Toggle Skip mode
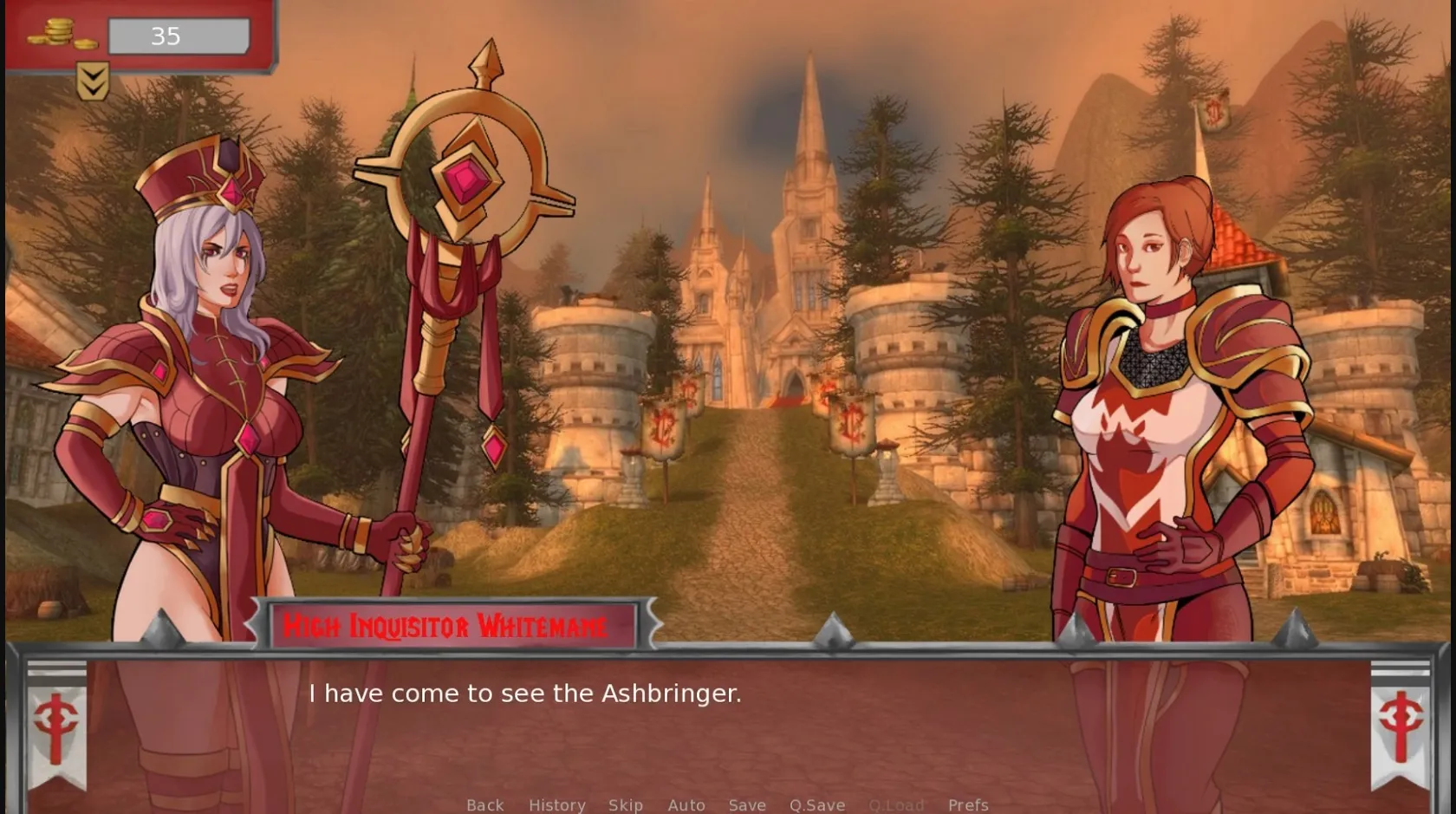Screen dimensions: 1456x814 626,804
